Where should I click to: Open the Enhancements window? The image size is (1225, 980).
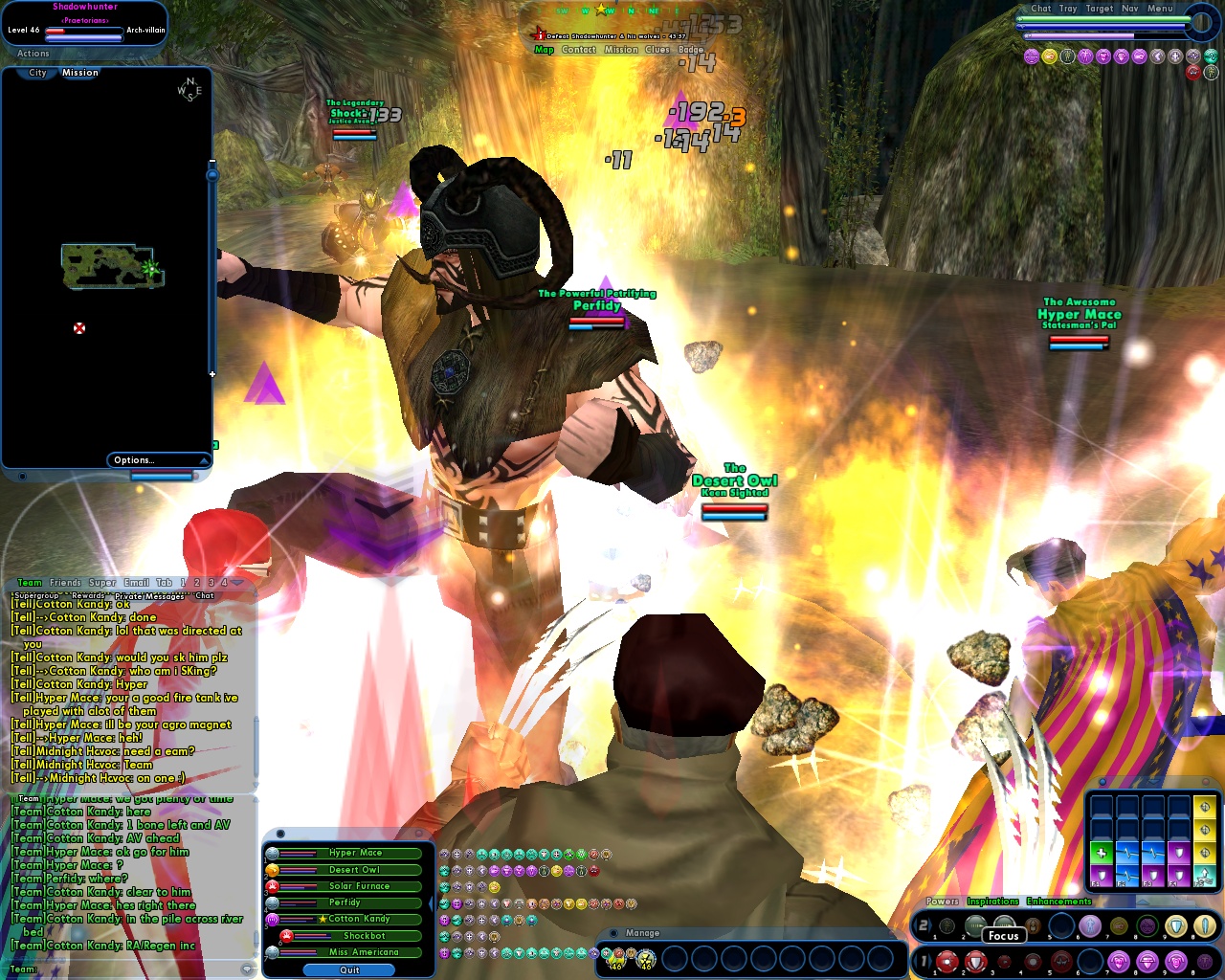coord(1058,902)
